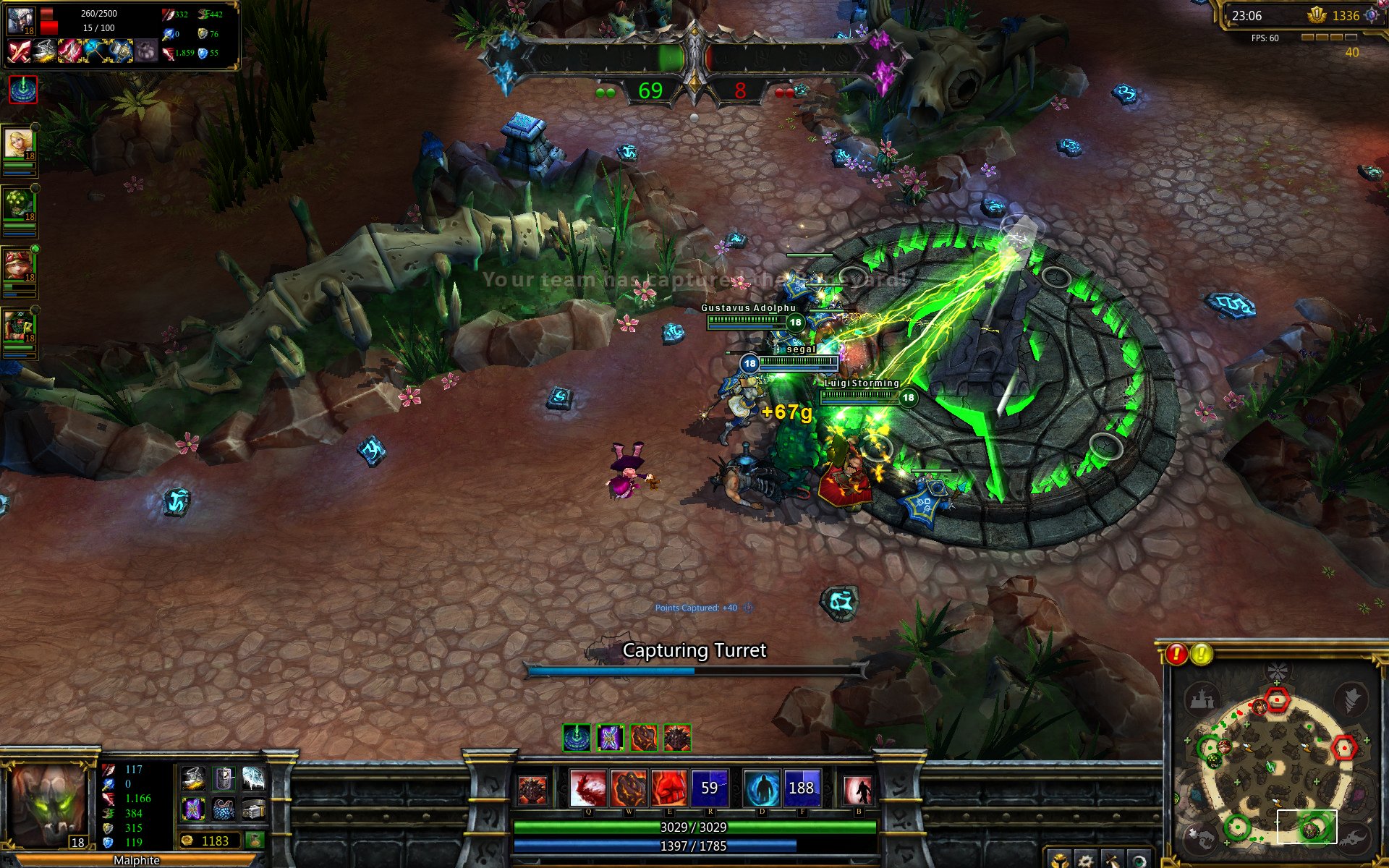Select Teemo's ally portrait
This screenshot has width=1389, height=868.
tap(19, 265)
